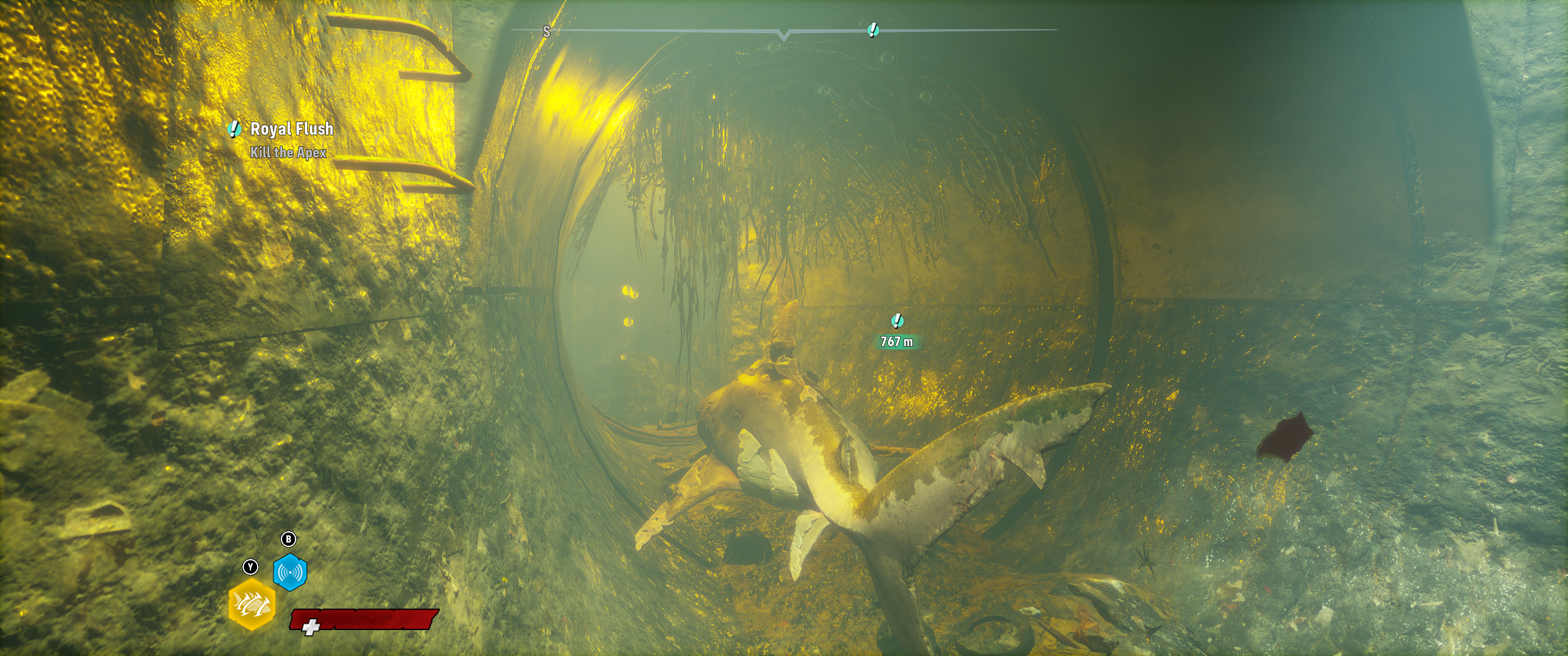Trigger the yellow bone shark evolution ability
The height and width of the screenshot is (656, 1568).
[252, 604]
